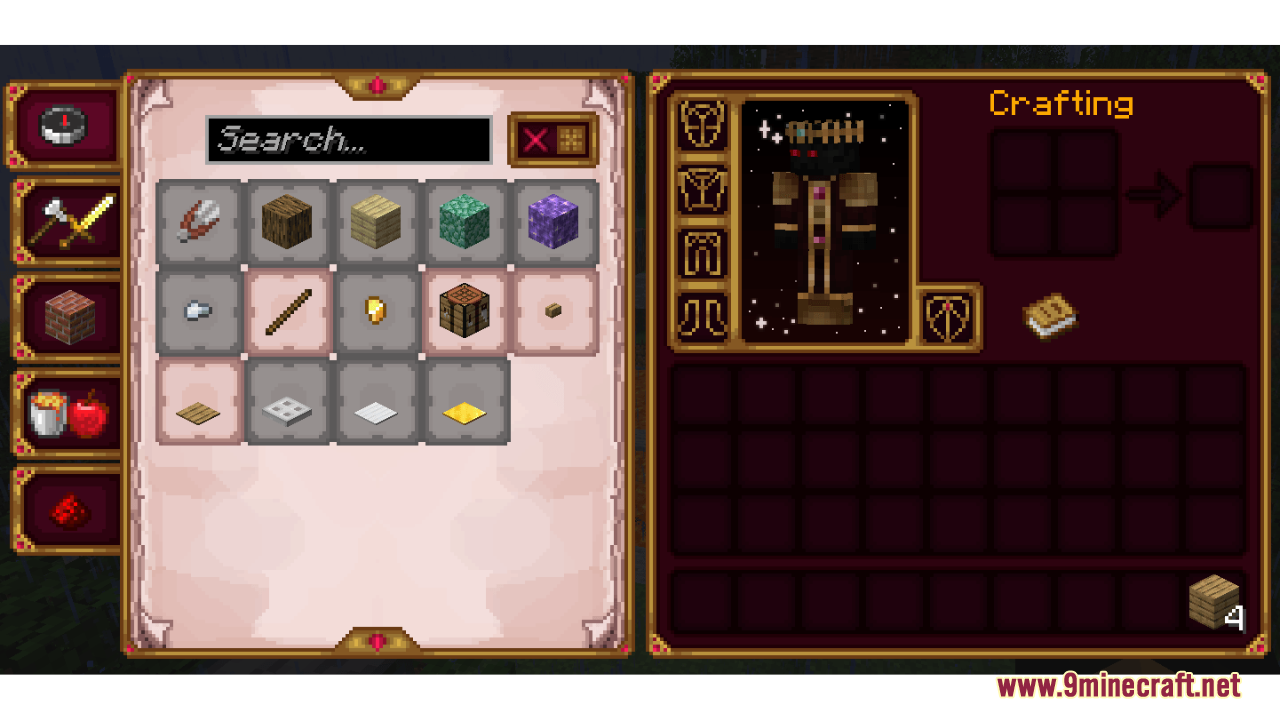Click the oak planks stack in the hotbar
This screenshot has height=720, width=1280.
(x=1213, y=601)
